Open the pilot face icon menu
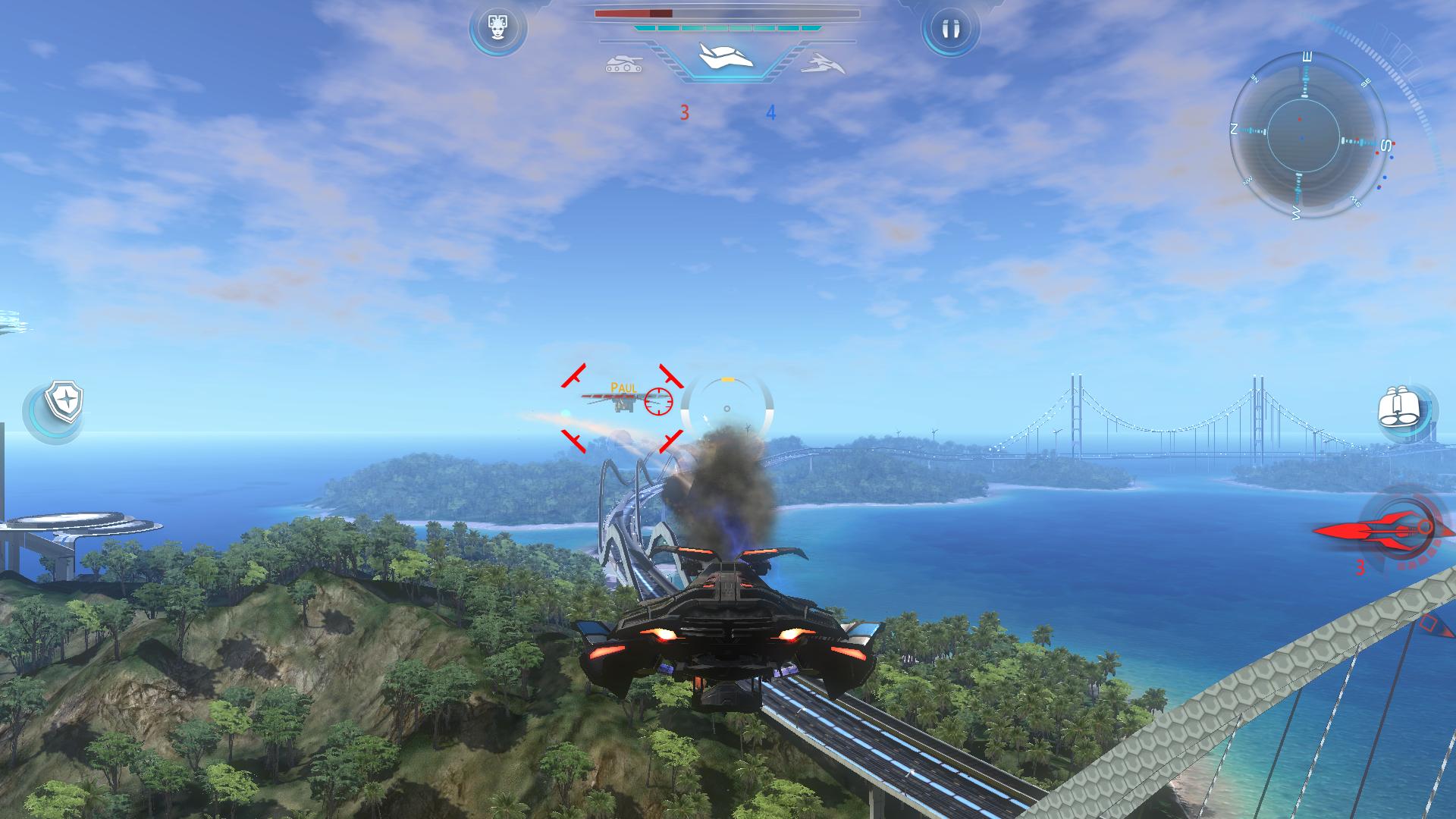Screen dimensions: 1456x819 pos(497,29)
